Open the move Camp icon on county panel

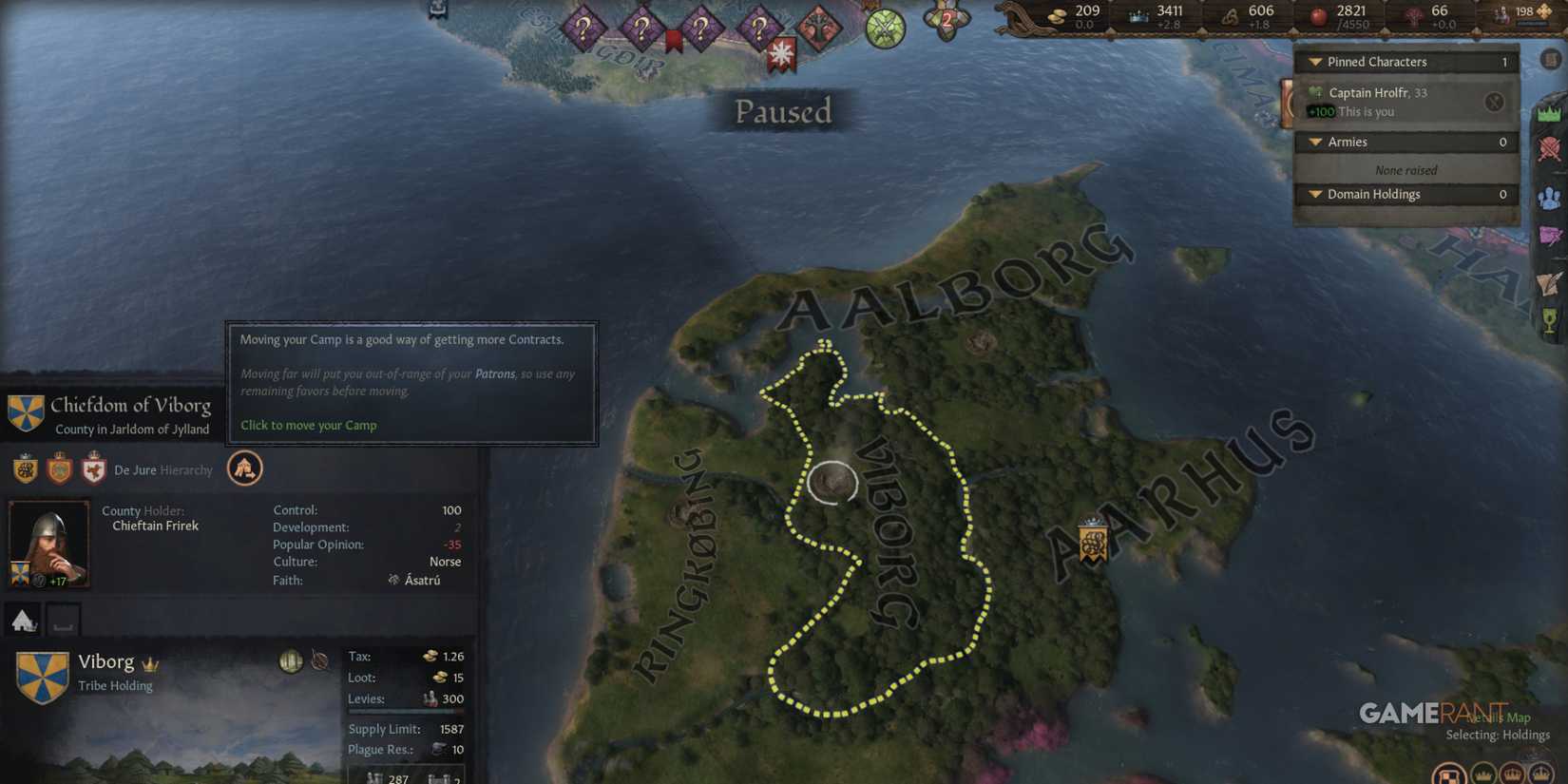coord(245,469)
